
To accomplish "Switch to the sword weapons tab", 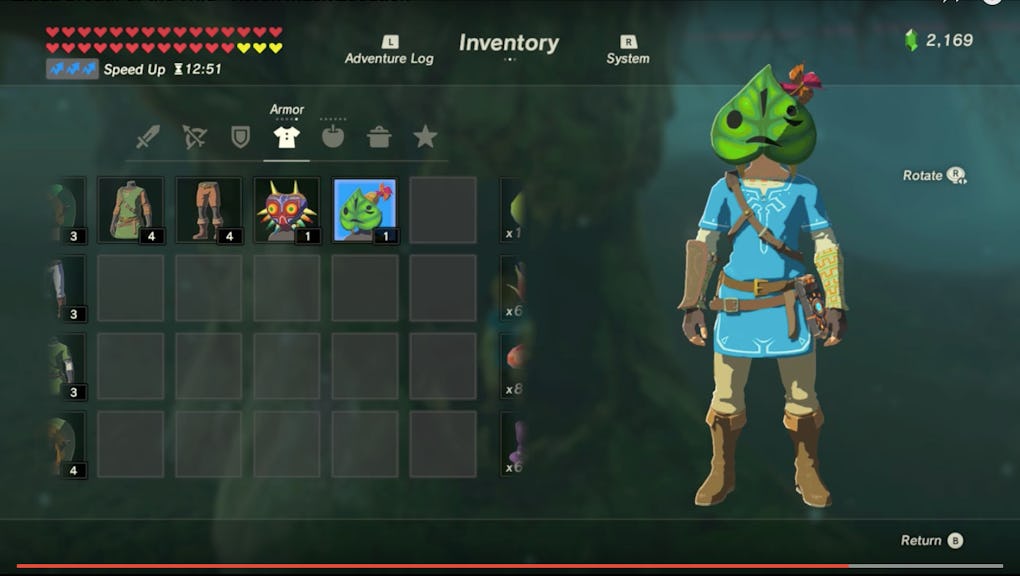I will point(148,137).
